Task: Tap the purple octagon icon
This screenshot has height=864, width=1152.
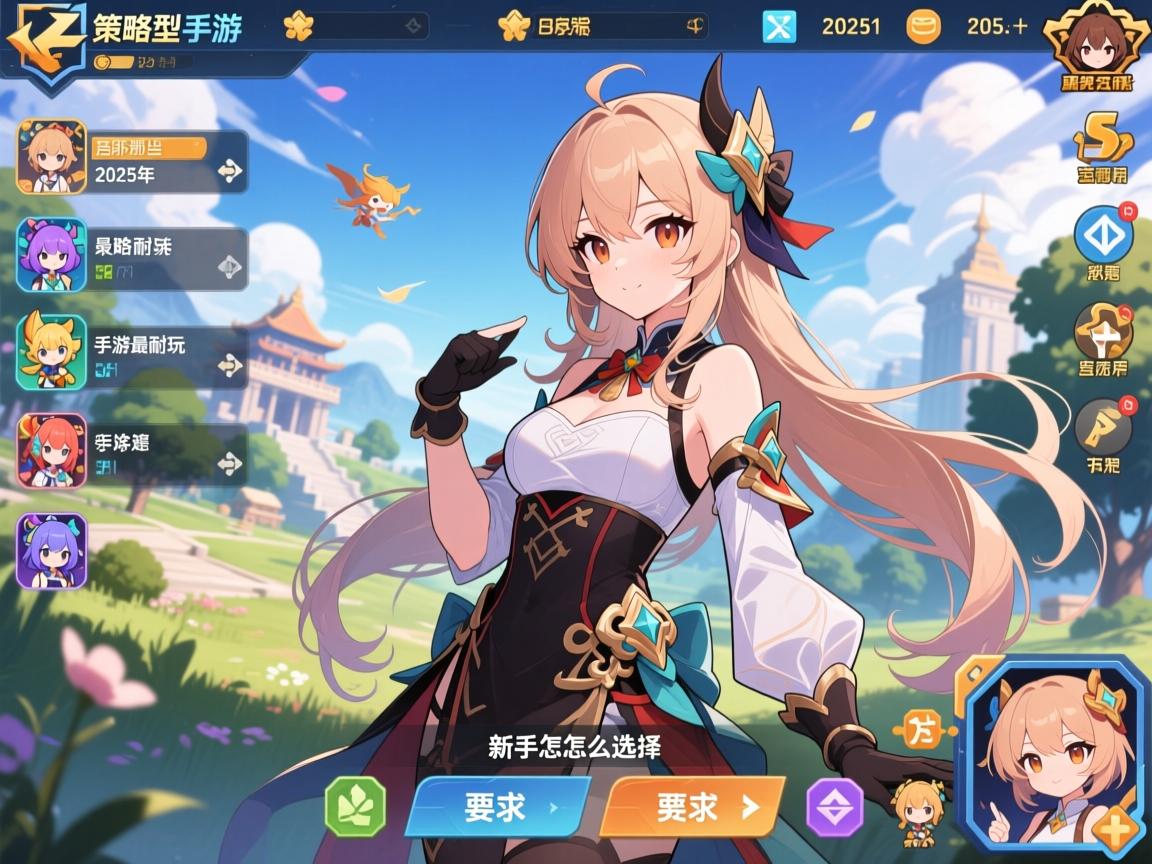Action: [834, 807]
